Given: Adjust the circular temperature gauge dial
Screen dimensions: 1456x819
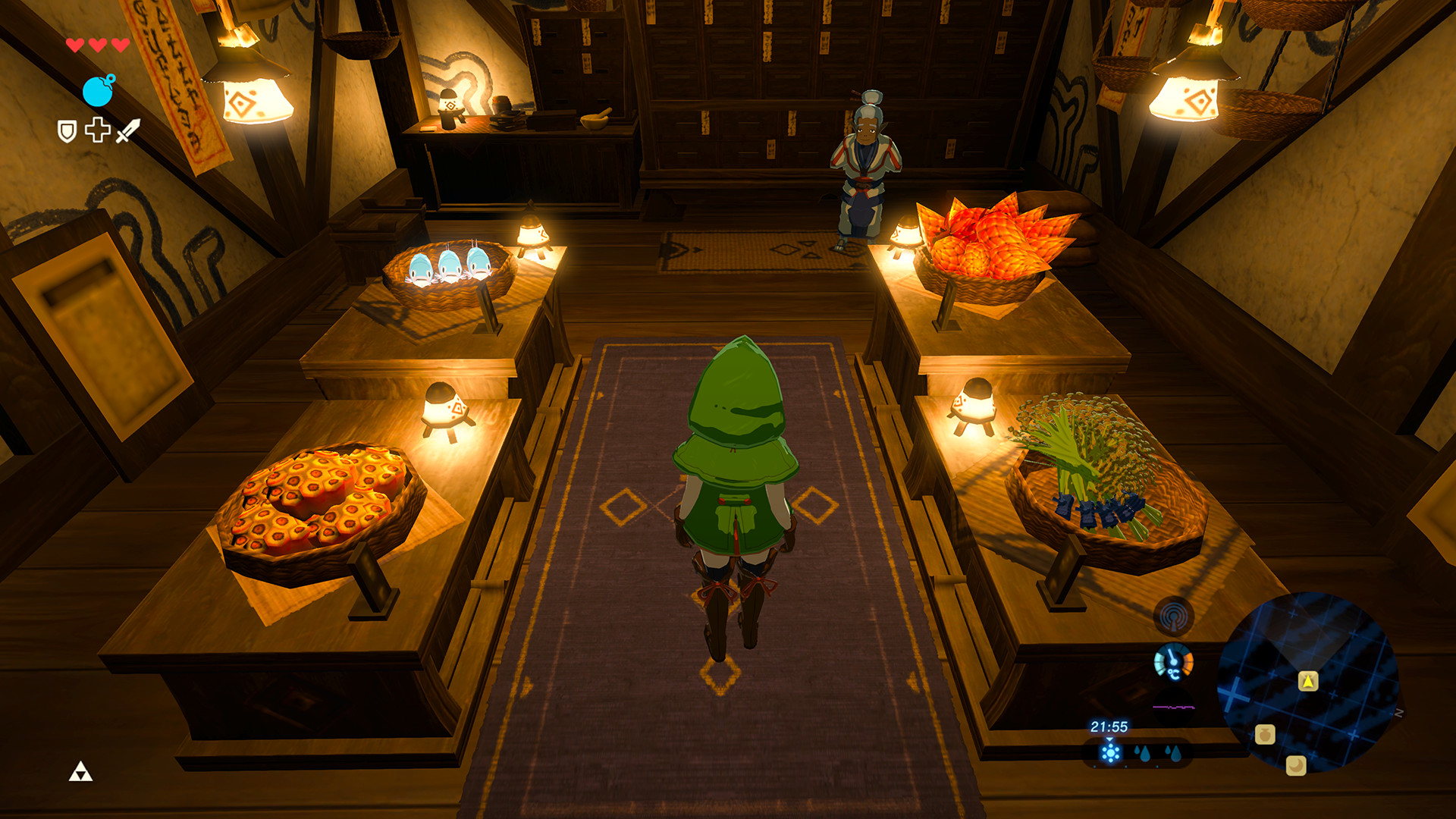Looking at the screenshot, I should coord(1173,661).
